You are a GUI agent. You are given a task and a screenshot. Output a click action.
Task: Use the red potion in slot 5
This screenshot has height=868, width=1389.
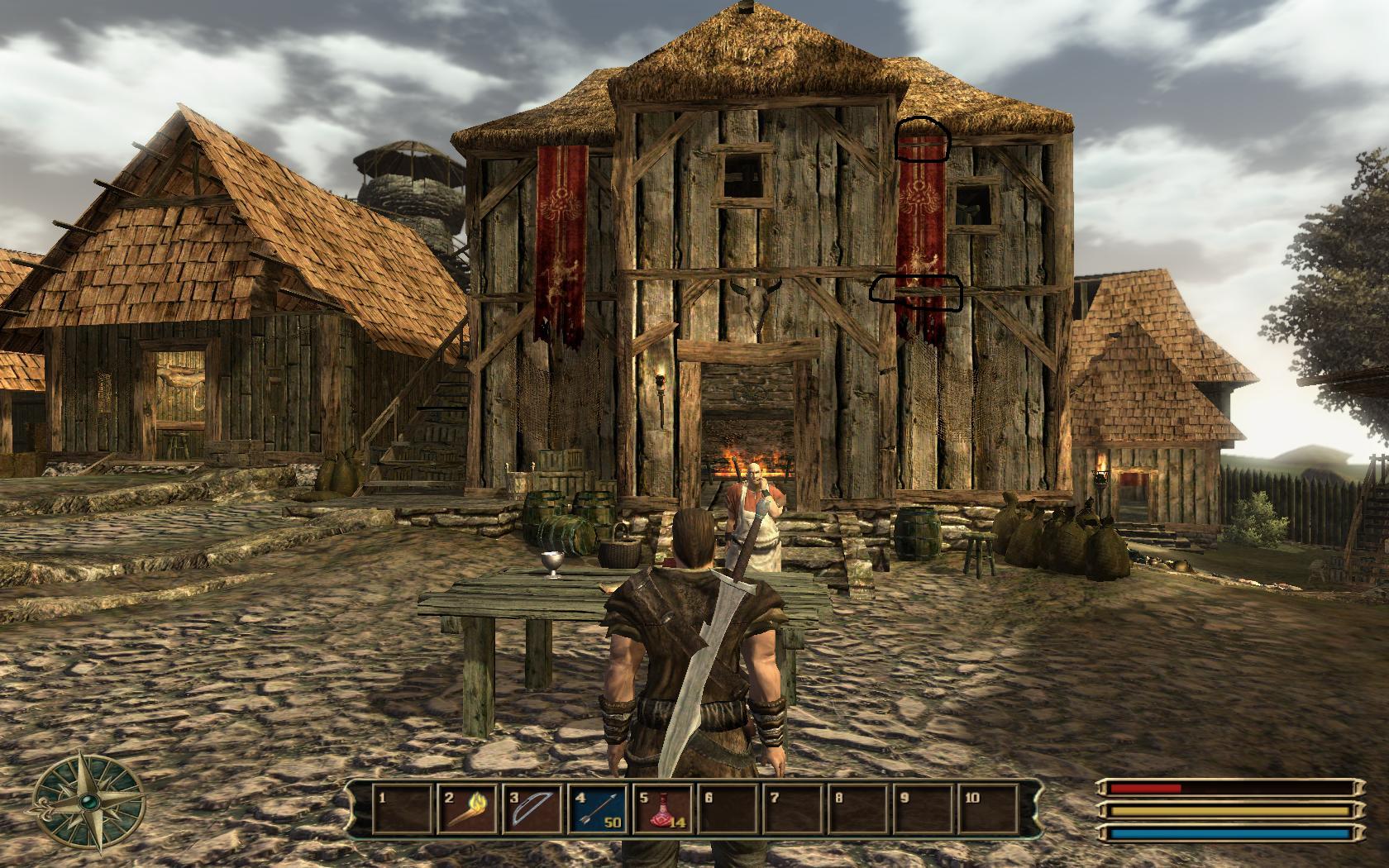point(661,808)
